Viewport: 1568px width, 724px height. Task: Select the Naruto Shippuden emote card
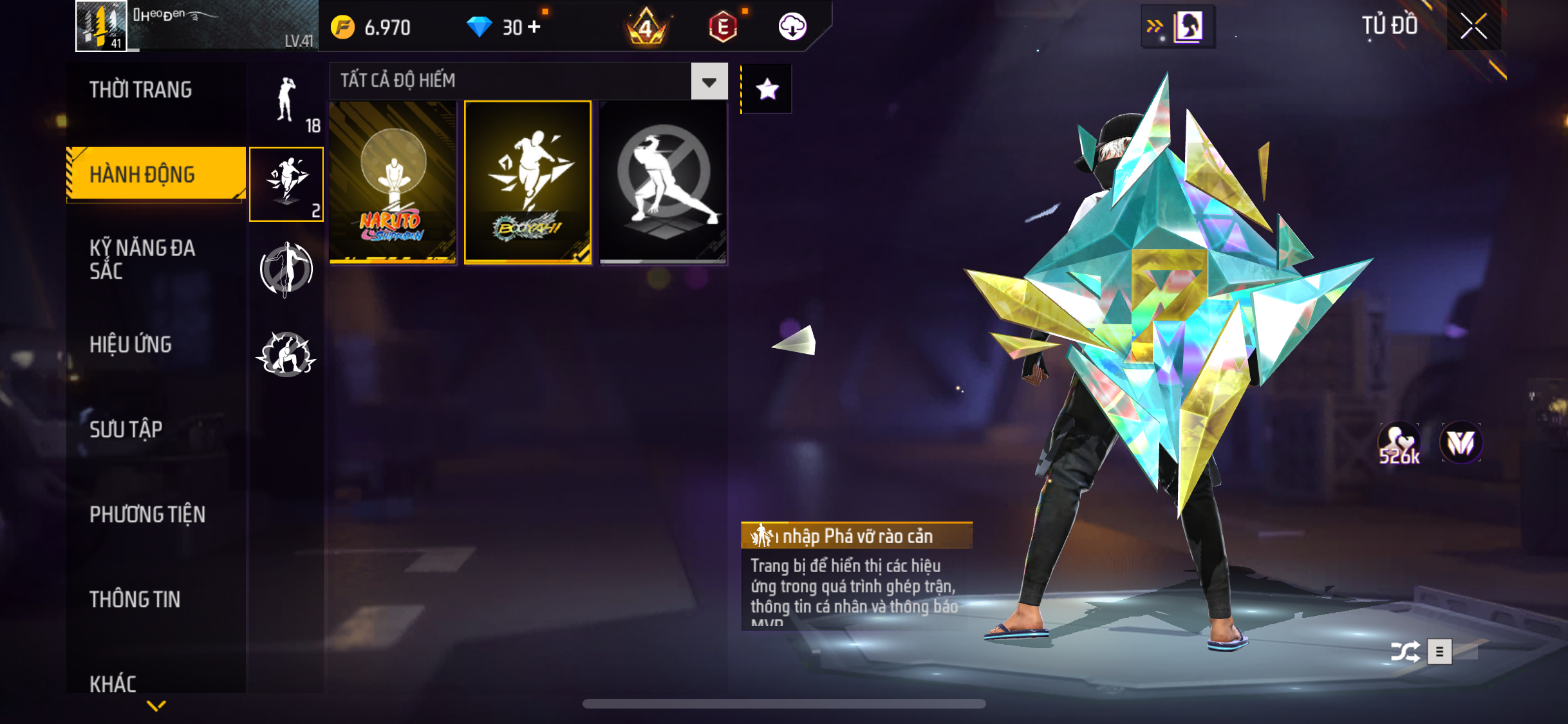393,182
